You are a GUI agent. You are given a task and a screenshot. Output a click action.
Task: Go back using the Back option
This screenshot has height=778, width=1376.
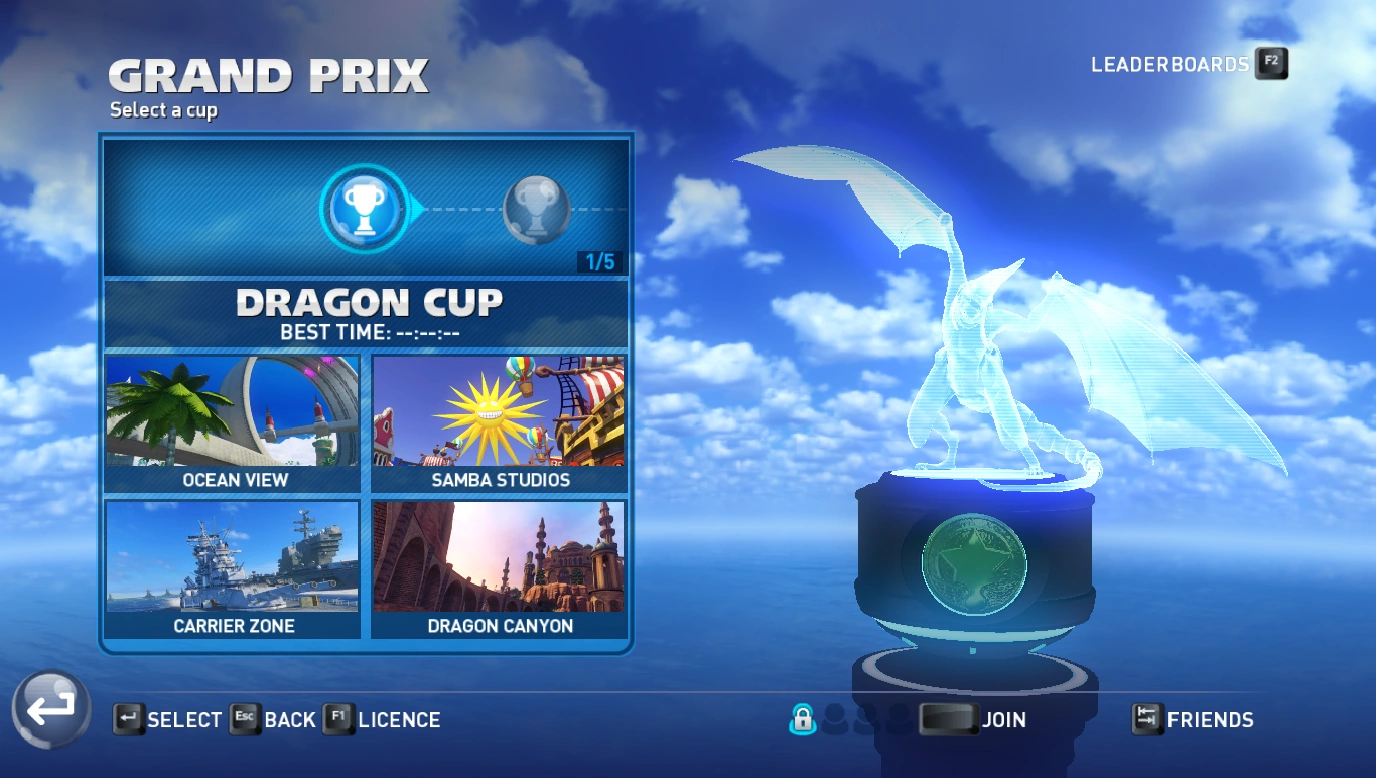[273, 719]
